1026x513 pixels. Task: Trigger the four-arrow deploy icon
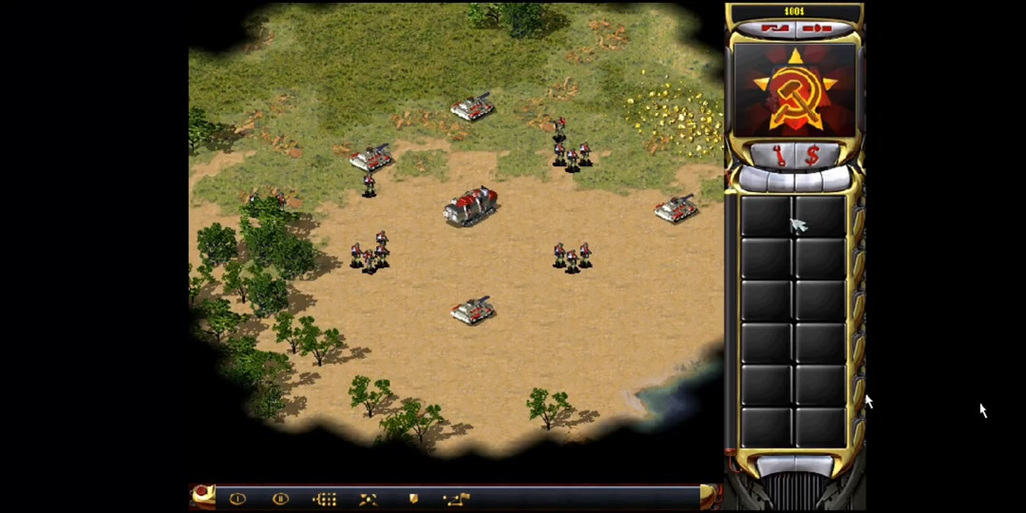[x=368, y=498]
